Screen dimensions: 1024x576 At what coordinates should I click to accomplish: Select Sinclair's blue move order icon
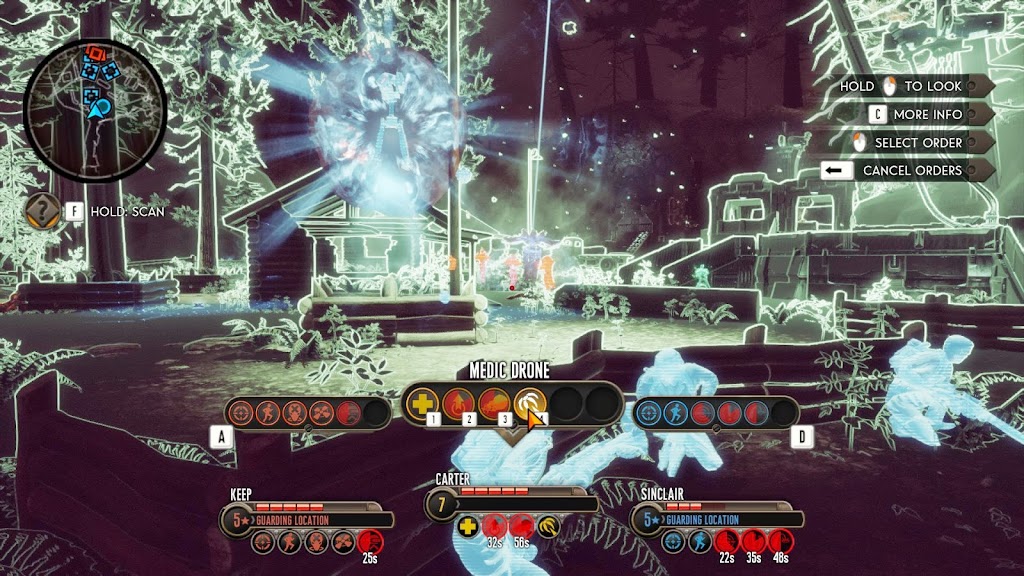[x=676, y=412]
